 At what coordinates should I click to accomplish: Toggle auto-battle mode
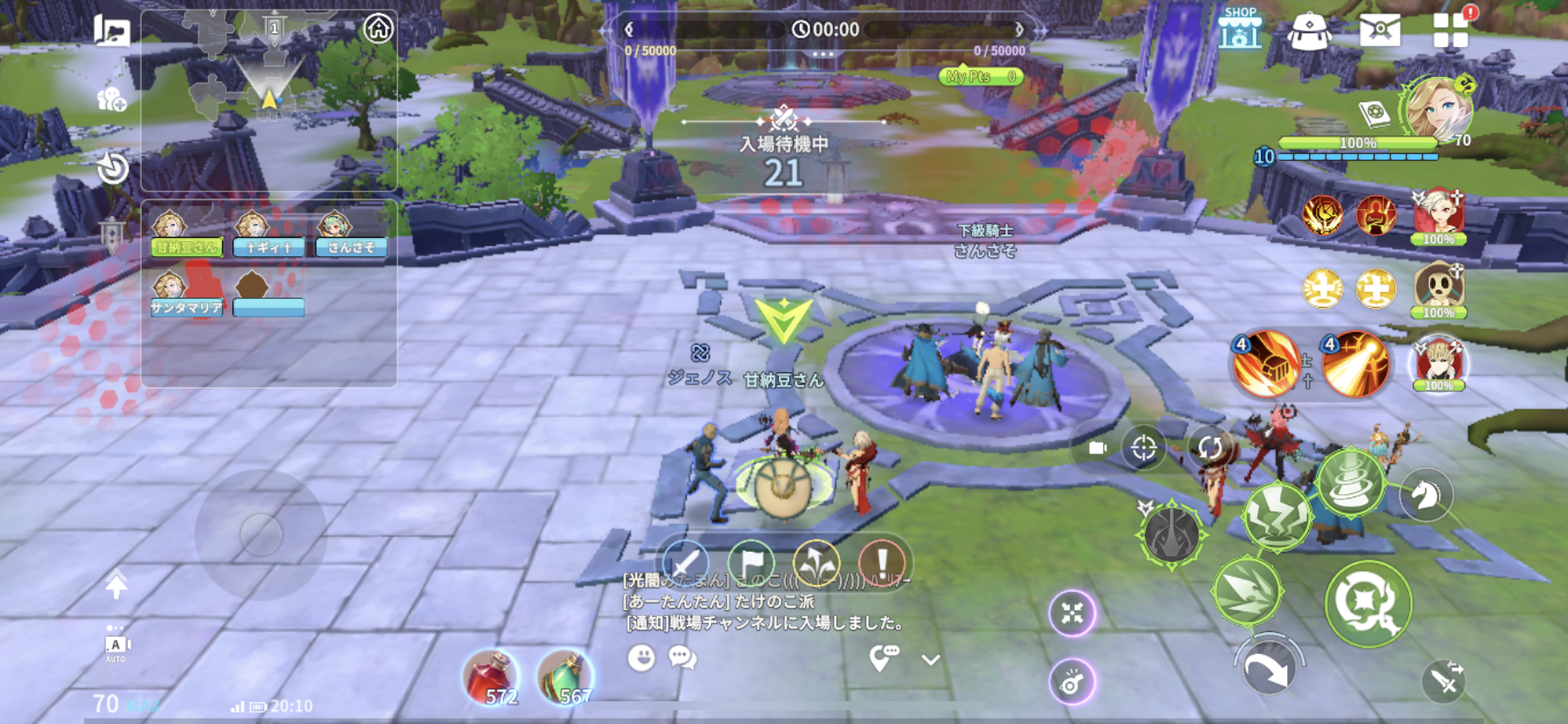(115, 648)
